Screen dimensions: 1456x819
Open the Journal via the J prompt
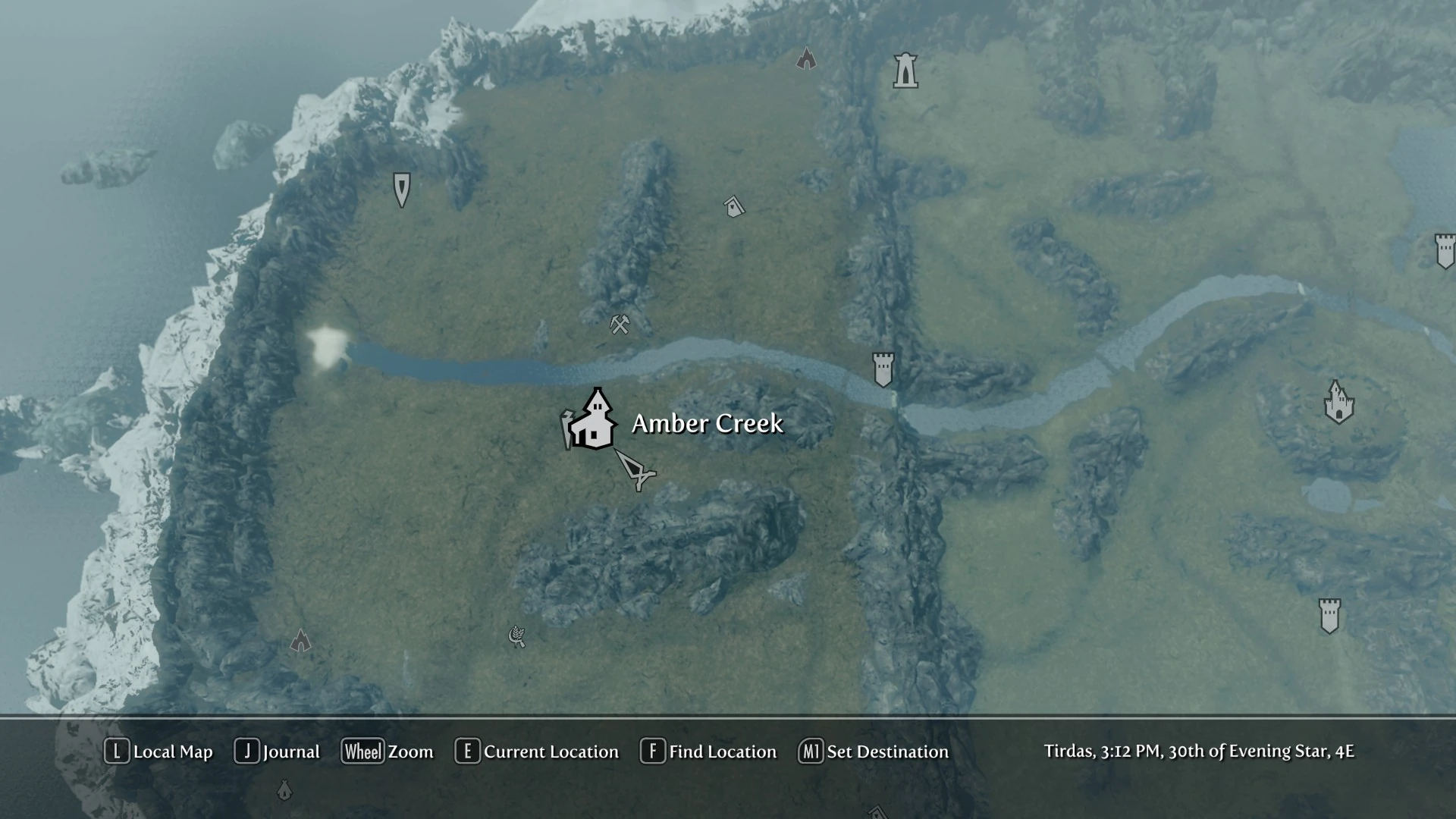pos(279,752)
